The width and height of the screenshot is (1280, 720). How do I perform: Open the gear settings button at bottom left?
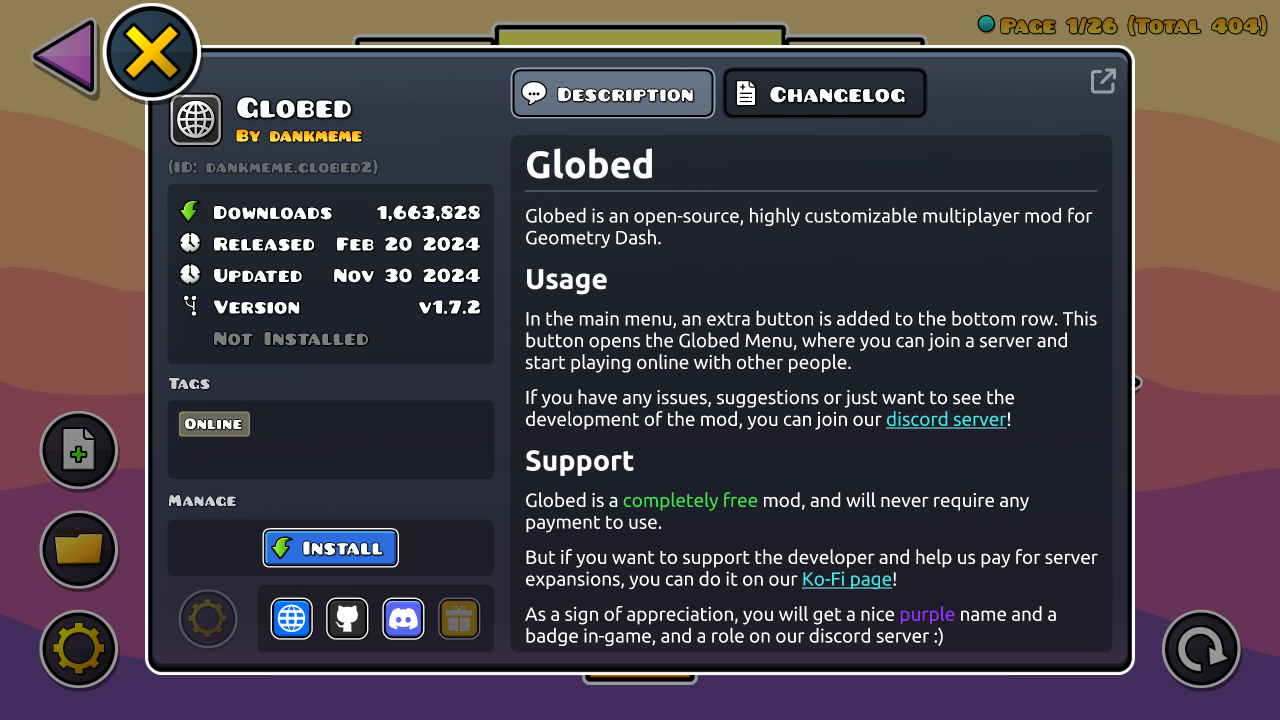tap(79, 649)
